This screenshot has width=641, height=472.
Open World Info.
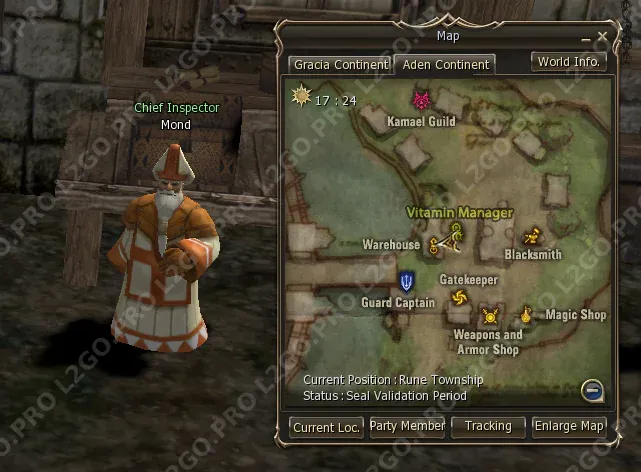[569, 61]
